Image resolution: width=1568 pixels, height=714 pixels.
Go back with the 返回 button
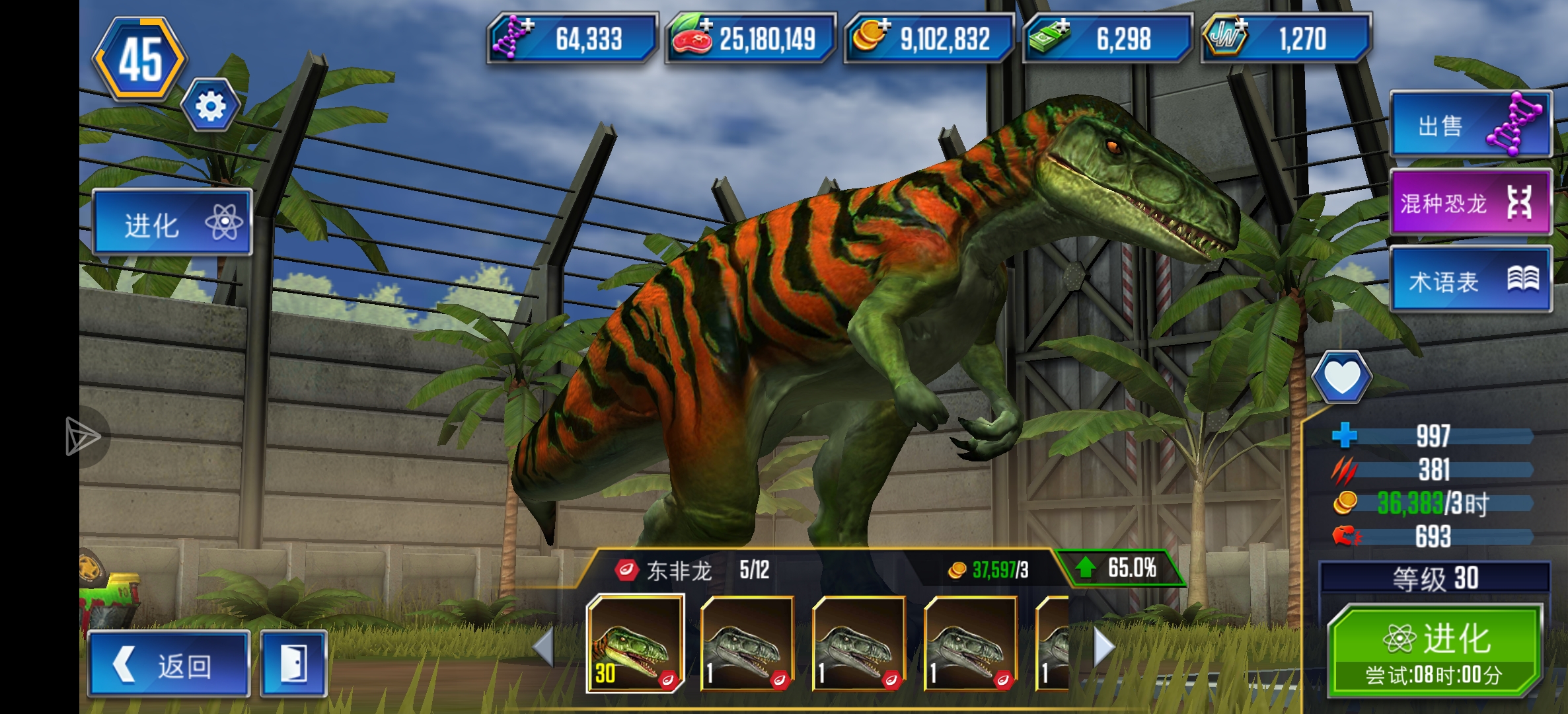click(x=168, y=664)
